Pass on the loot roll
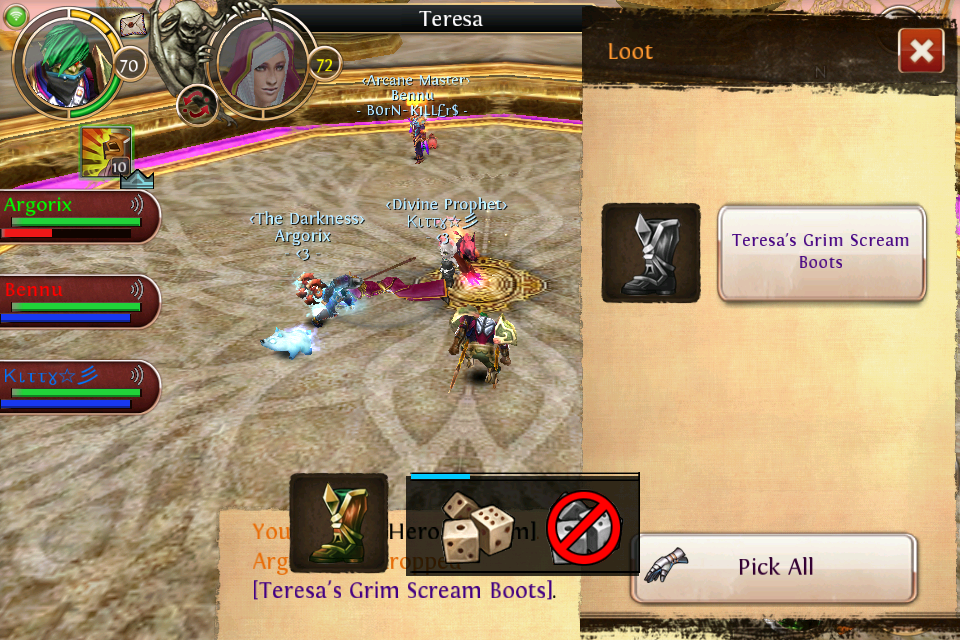Image resolution: width=960 pixels, height=640 pixels. coord(585,527)
